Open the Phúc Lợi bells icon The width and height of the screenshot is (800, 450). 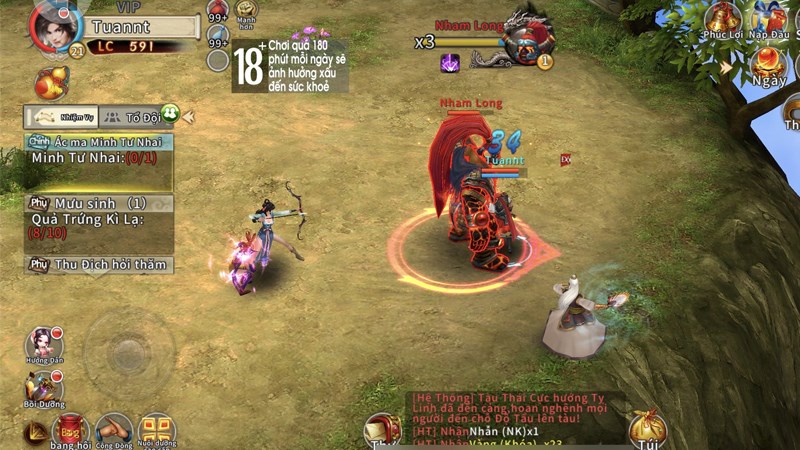(x=722, y=21)
